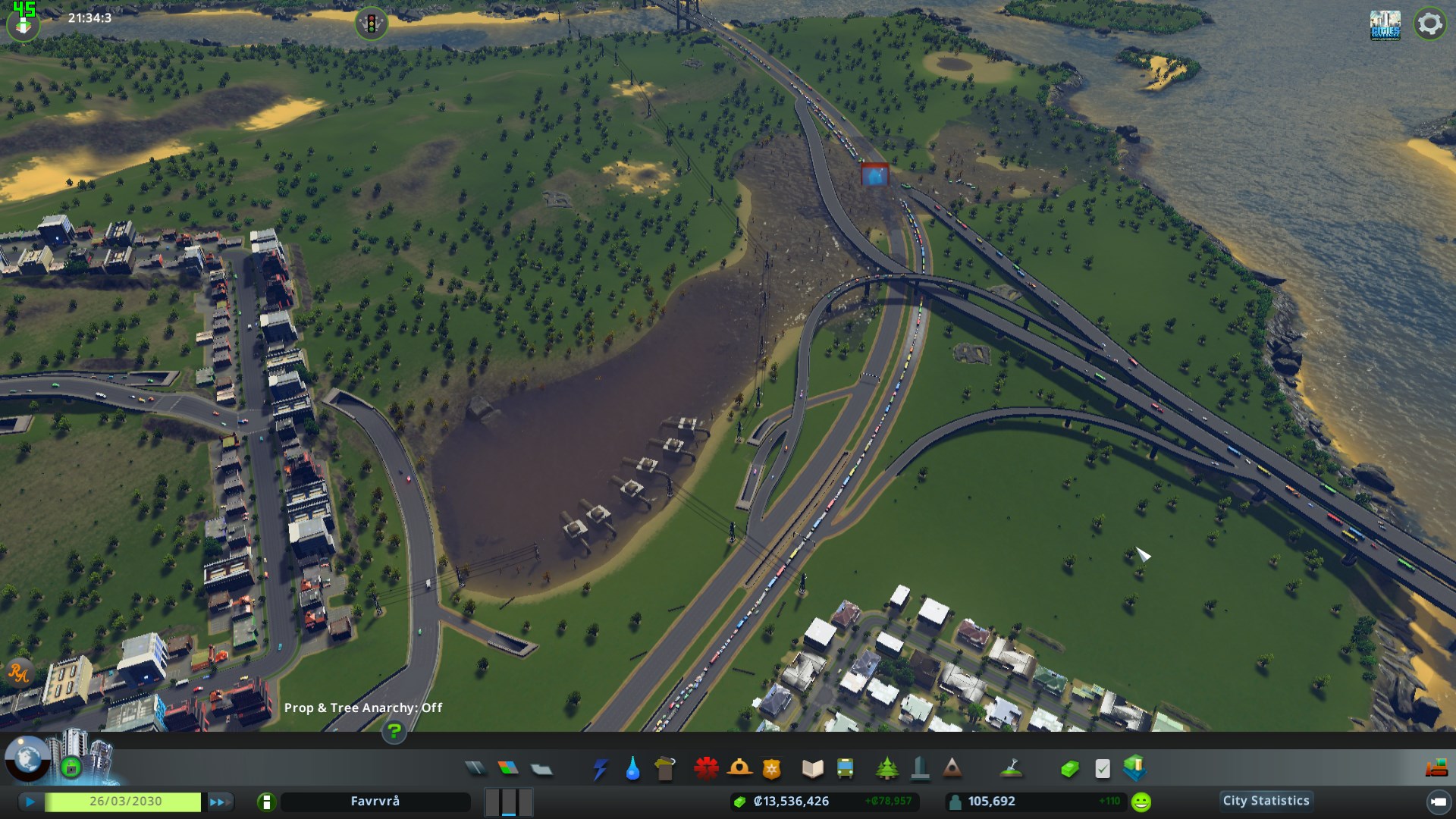1456x819 pixels.
Task: Expand the milestone bars widget beside the date
Action: point(508,802)
